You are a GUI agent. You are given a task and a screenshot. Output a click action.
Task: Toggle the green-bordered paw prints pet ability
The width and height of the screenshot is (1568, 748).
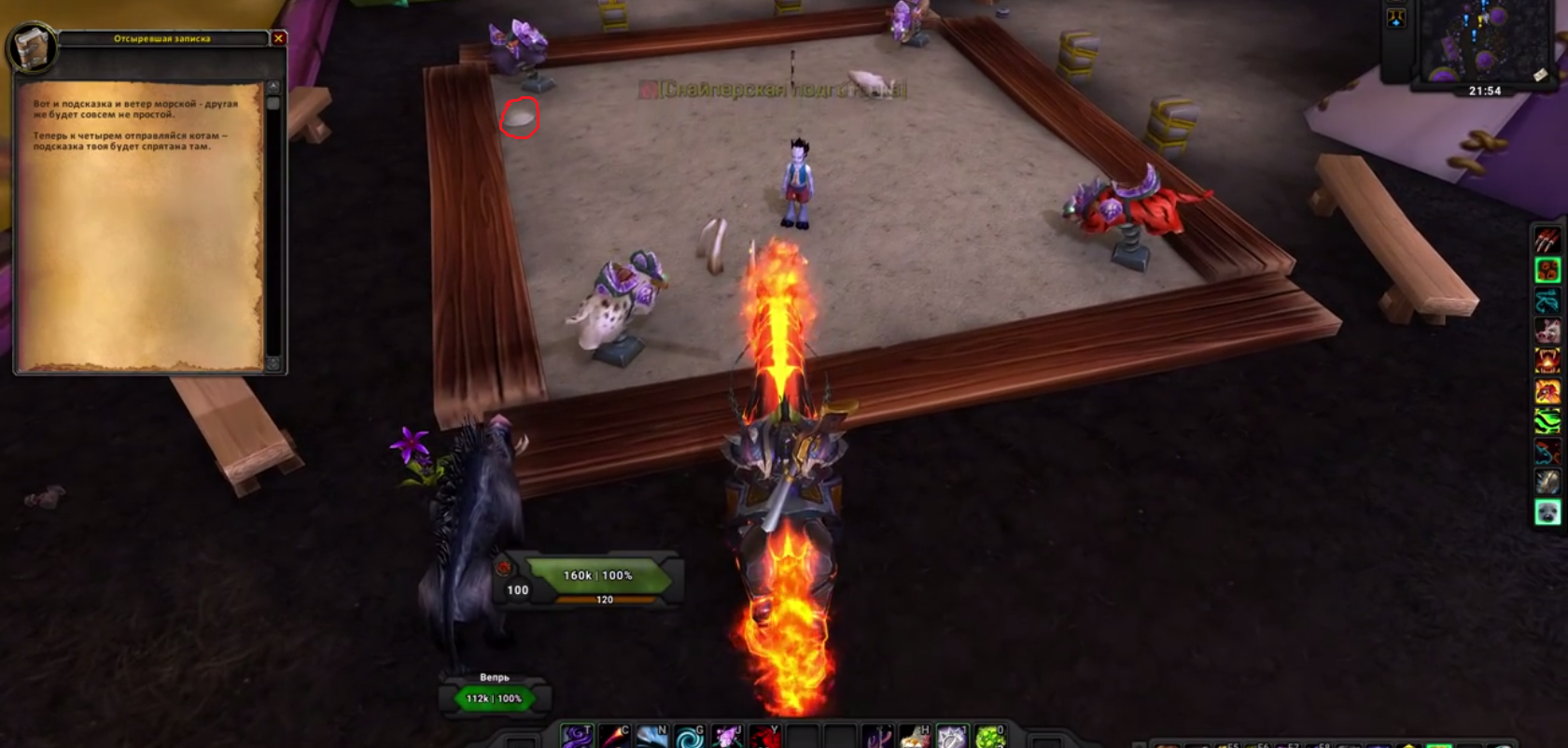click(x=1547, y=271)
